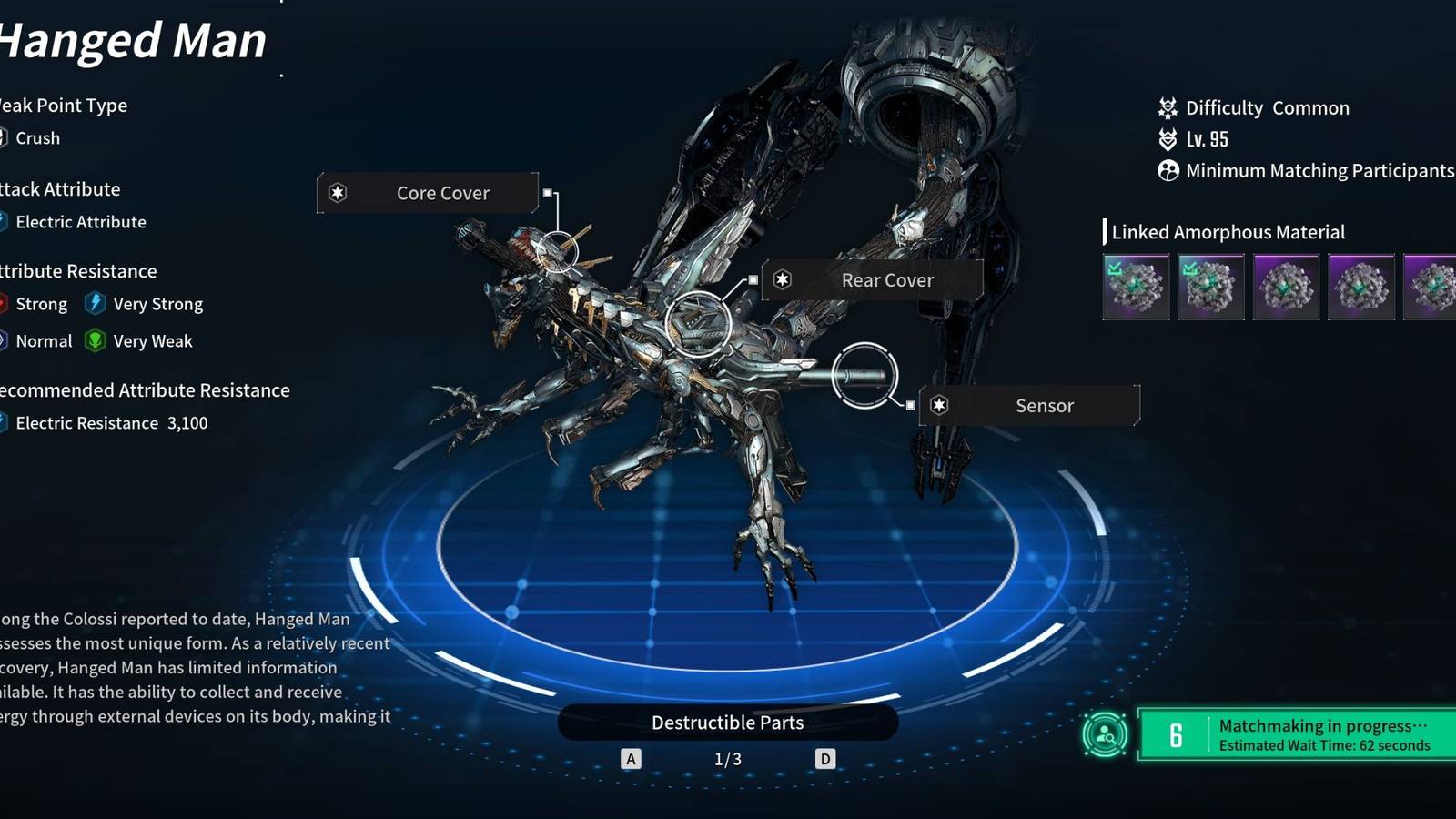Open the Destructible Parts tab
Viewport: 1456px width, 819px height.
(727, 723)
